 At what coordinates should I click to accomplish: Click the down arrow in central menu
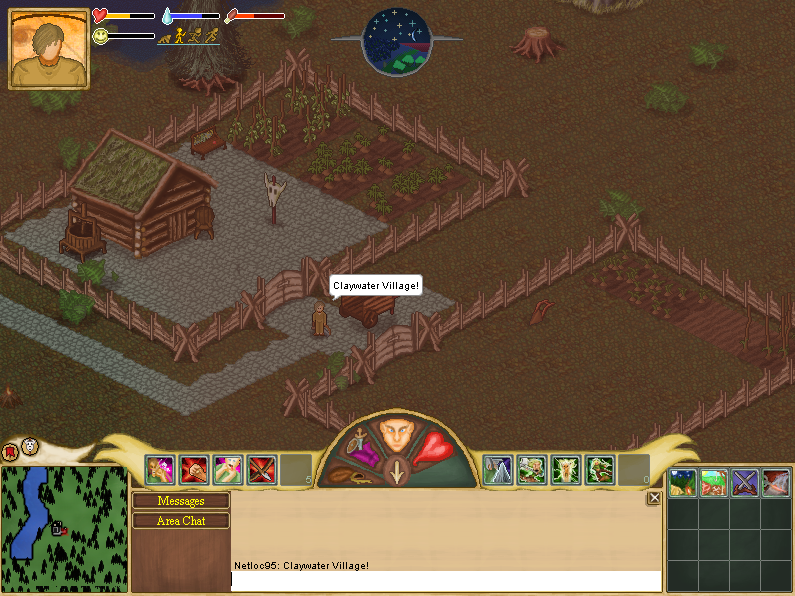pos(397,471)
